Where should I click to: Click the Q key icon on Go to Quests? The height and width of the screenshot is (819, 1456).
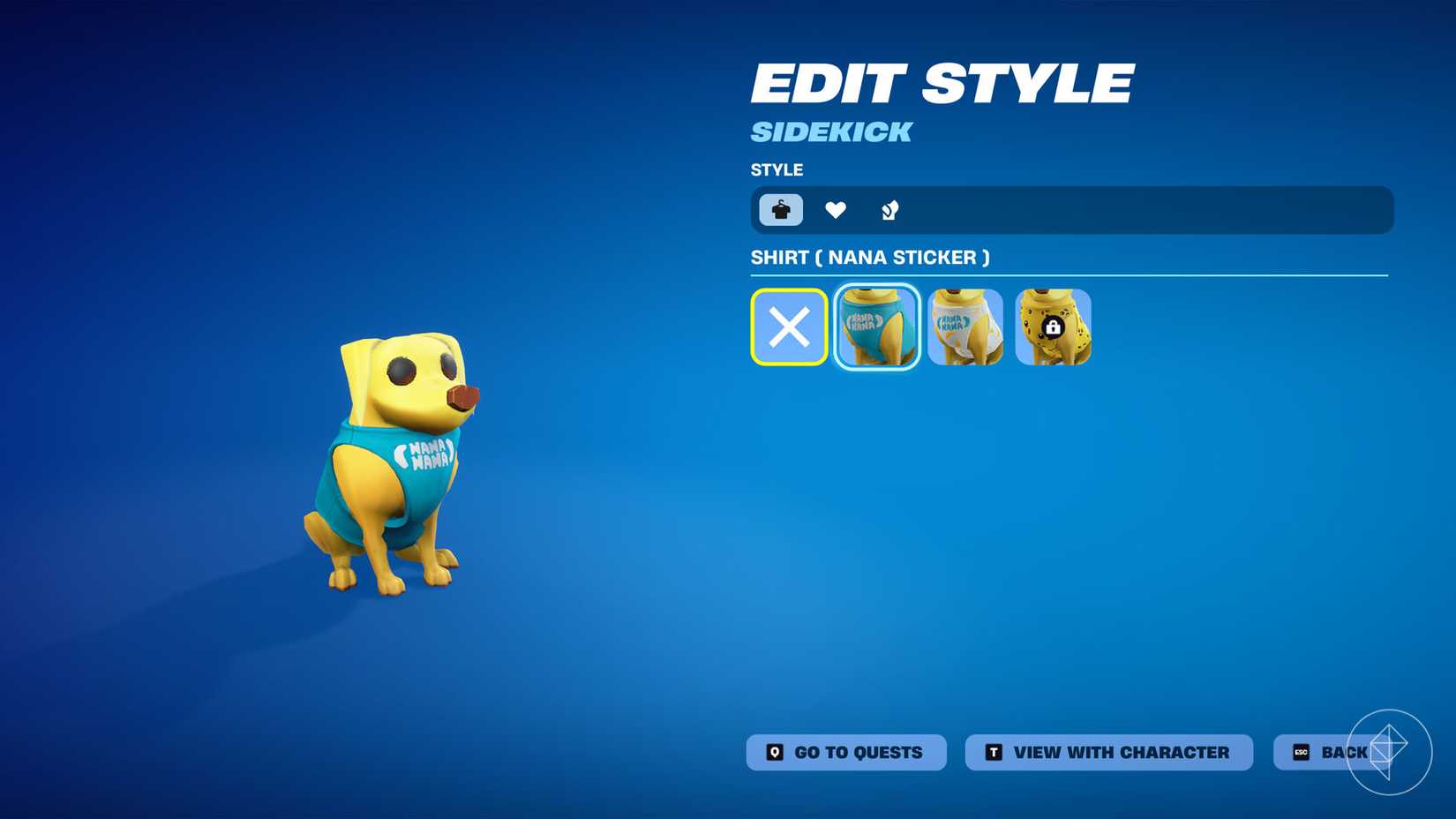[x=773, y=752]
